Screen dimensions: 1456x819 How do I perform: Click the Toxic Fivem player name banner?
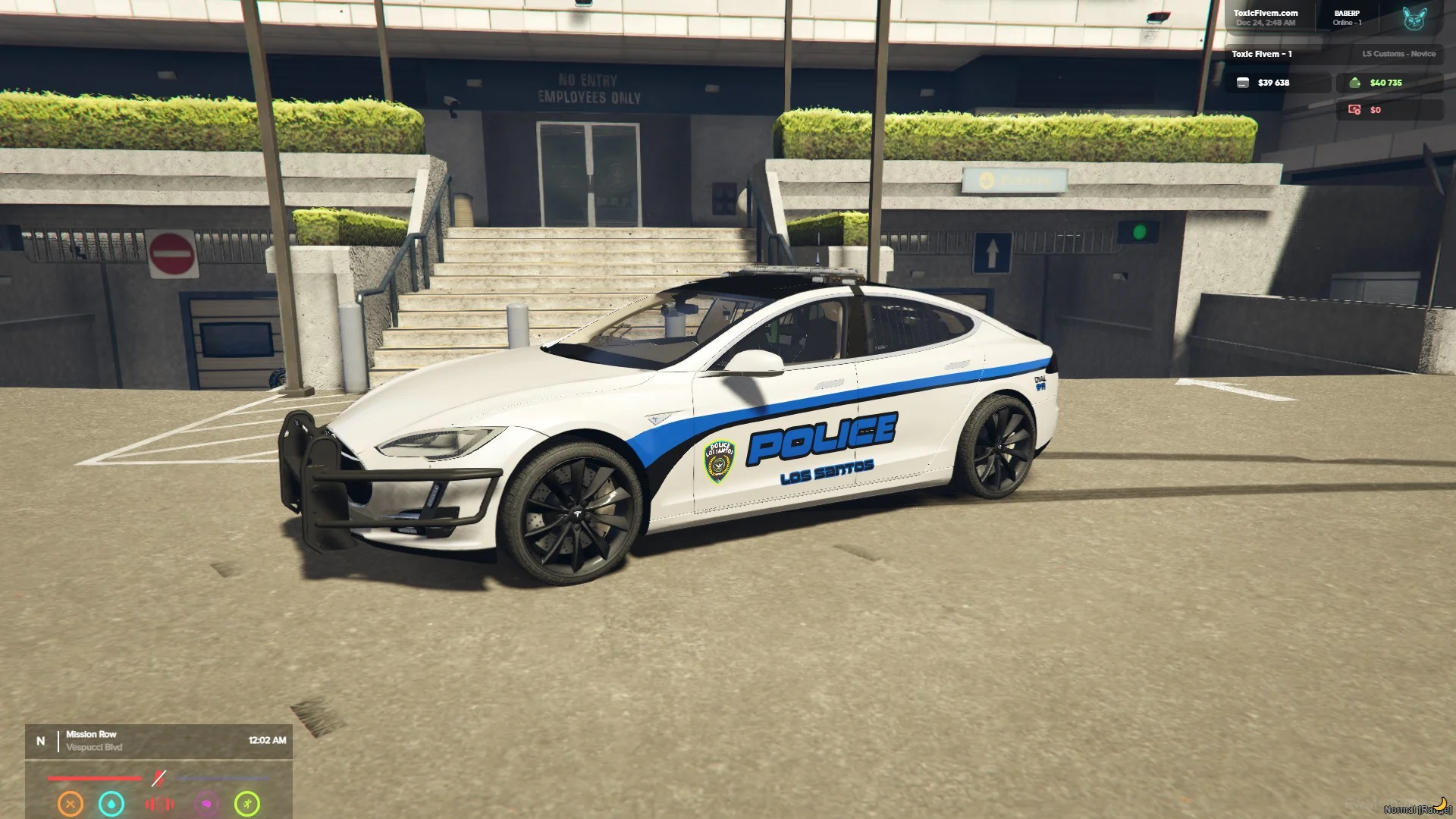(1262, 54)
